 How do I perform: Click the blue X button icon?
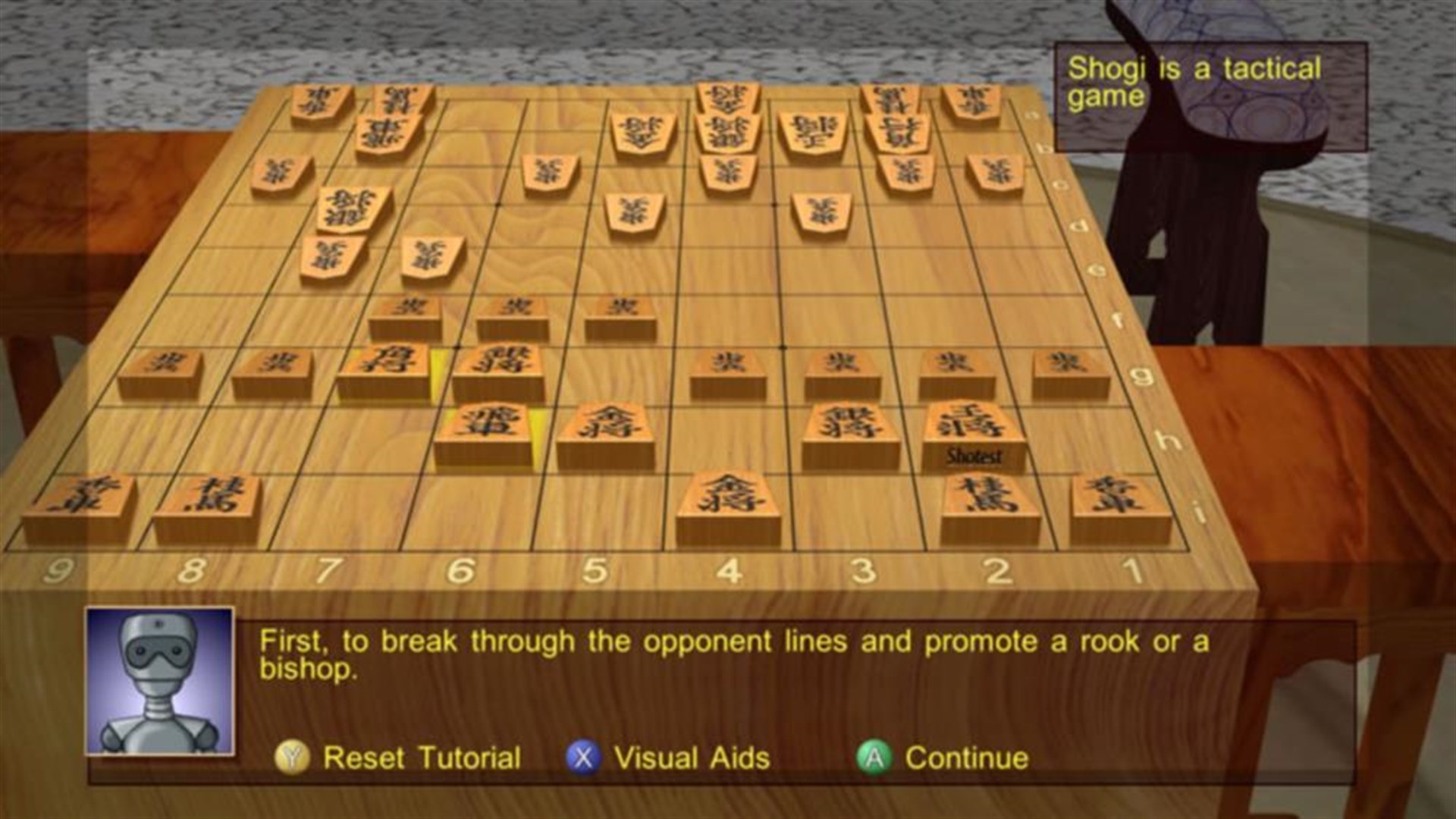pyautogui.click(x=584, y=757)
